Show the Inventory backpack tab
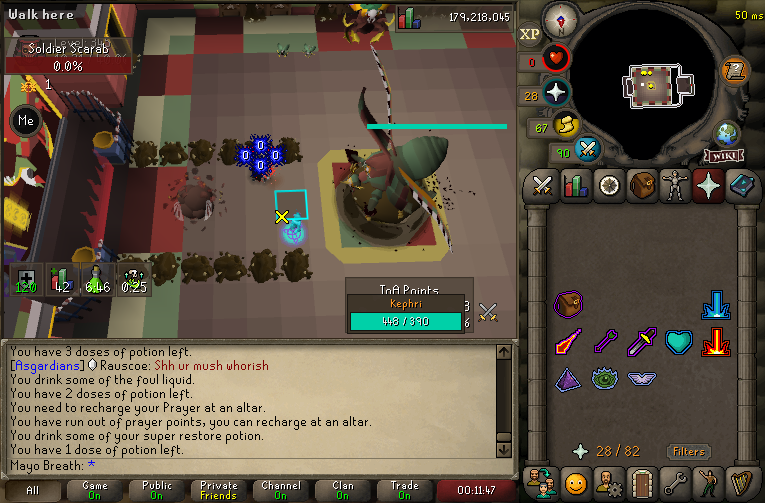Image resolution: width=765 pixels, height=503 pixels. pyautogui.click(x=642, y=187)
